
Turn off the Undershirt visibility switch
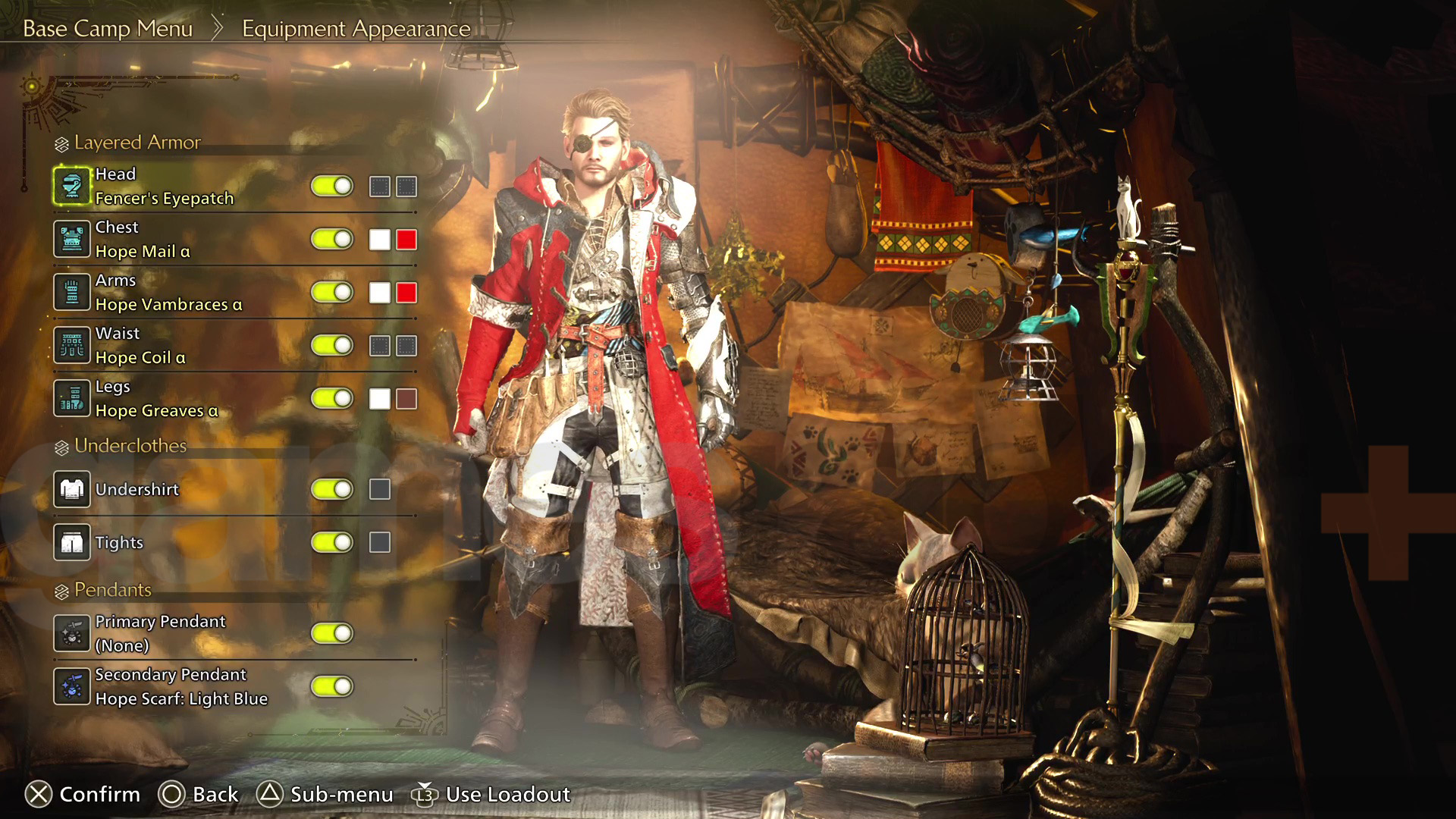tap(332, 489)
